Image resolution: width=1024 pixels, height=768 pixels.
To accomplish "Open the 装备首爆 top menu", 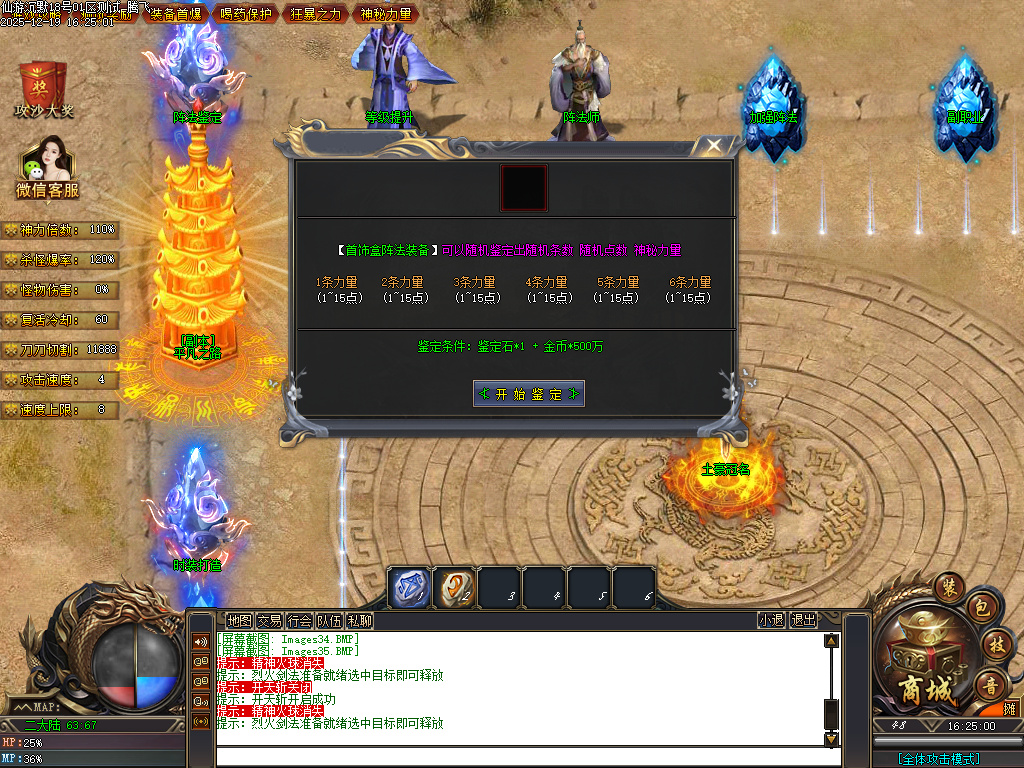I will point(175,14).
